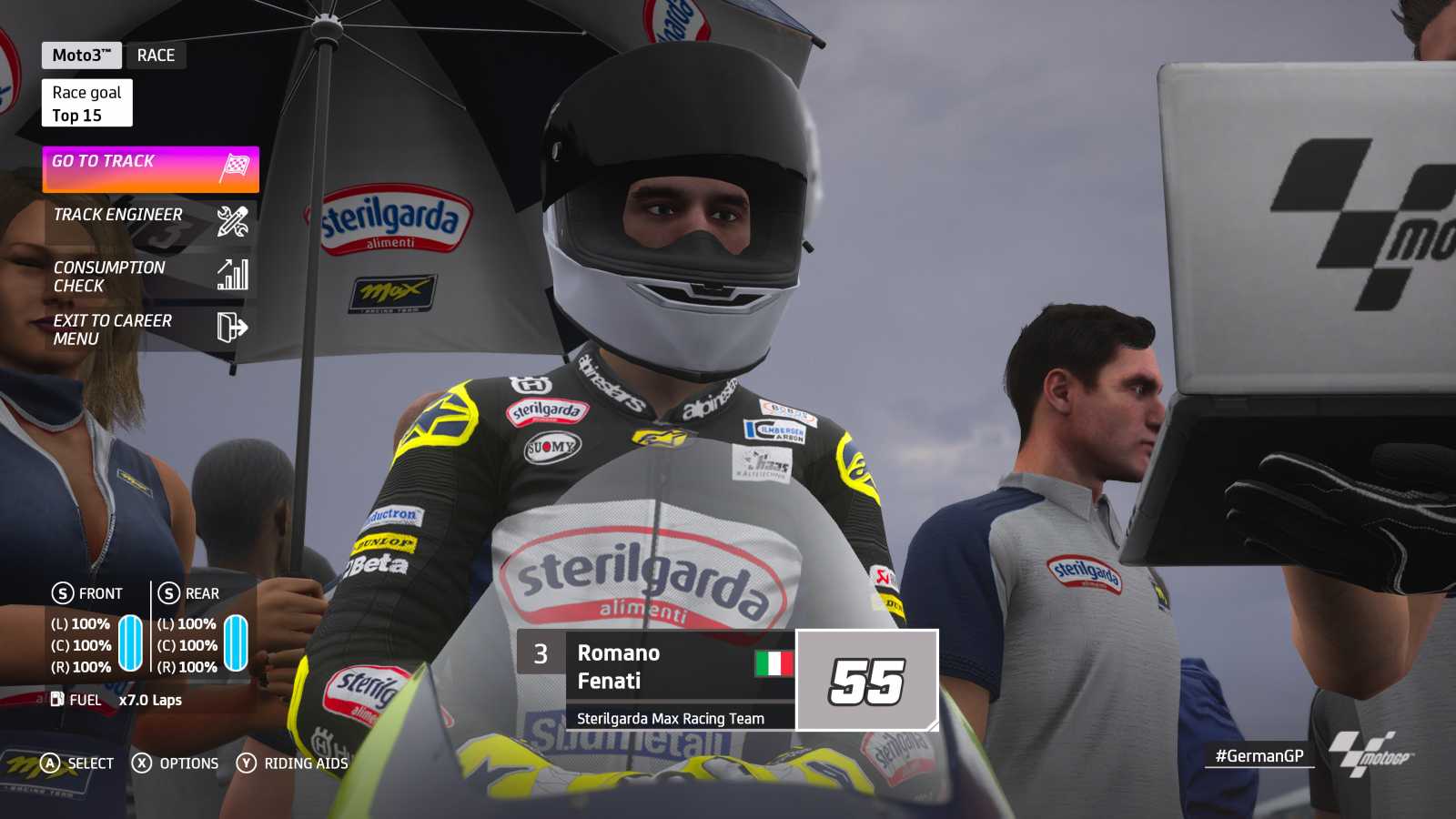This screenshot has height=819, width=1456.
Task: Click the checkered flag icon on GO TO TRACK
Action: click(236, 167)
